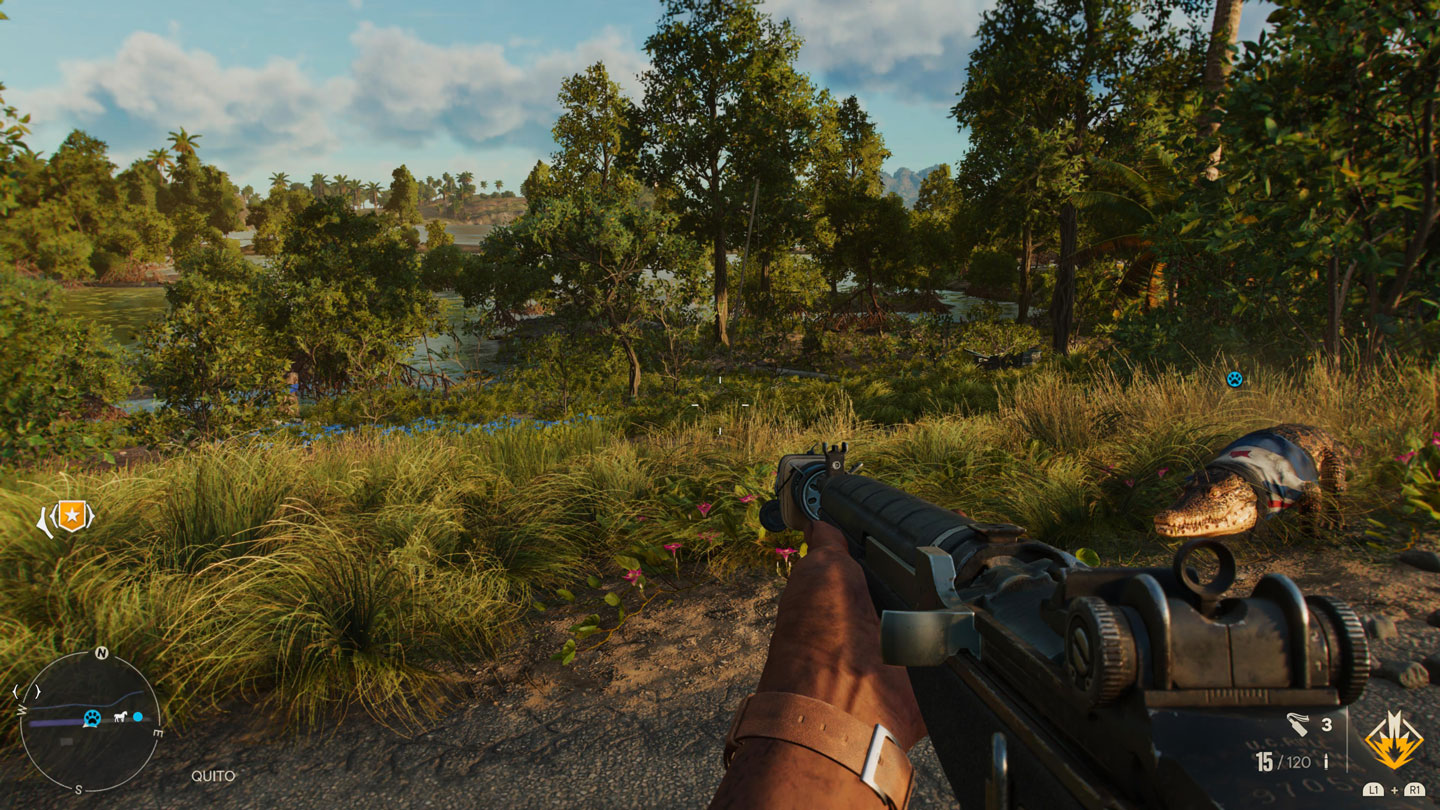Viewport: 1440px width, 810px height.
Task: Select the blue paw amigo marker above crocodile
Action: click(1234, 379)
